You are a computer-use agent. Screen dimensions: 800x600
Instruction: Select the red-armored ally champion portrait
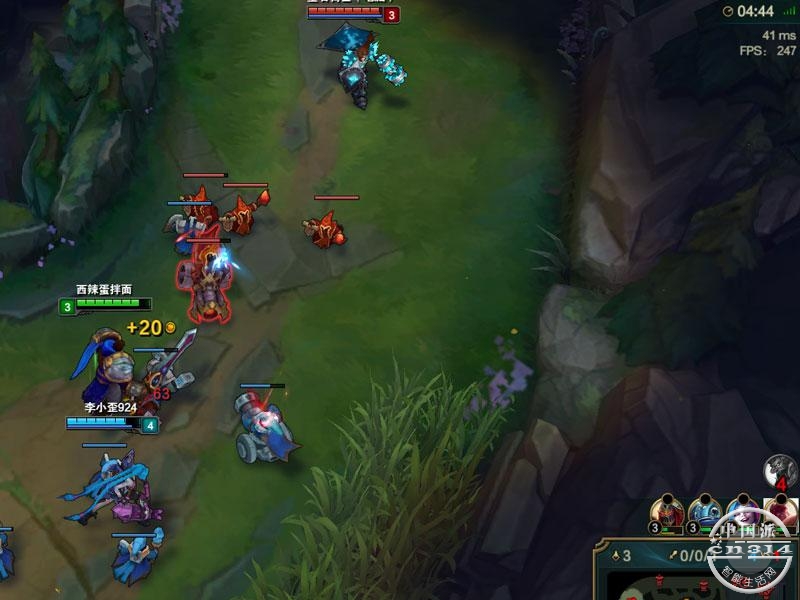pos(668,510)
